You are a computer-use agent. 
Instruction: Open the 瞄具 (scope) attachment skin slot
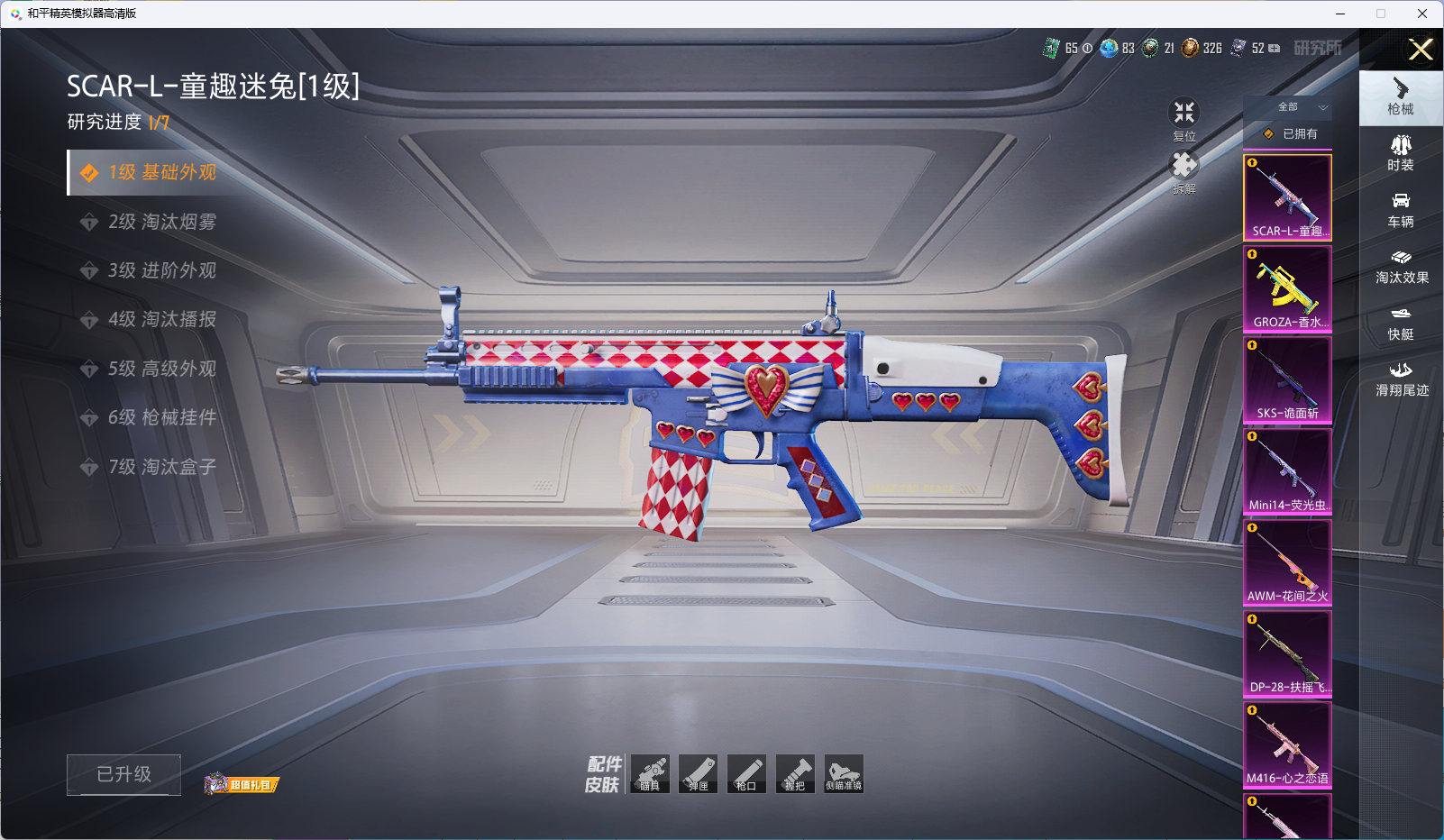coord(650,774)
